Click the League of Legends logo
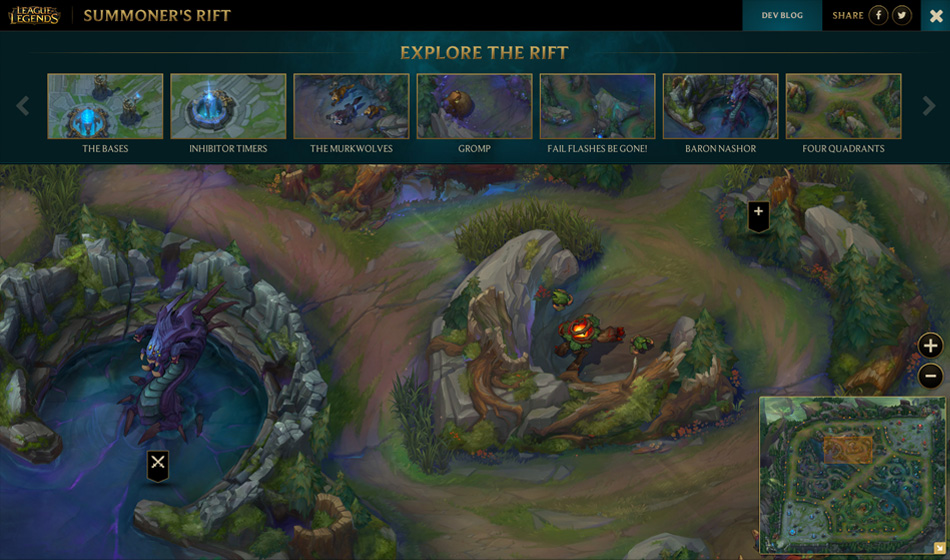Viewport: 950px width, 560px height. click(35, 15)
